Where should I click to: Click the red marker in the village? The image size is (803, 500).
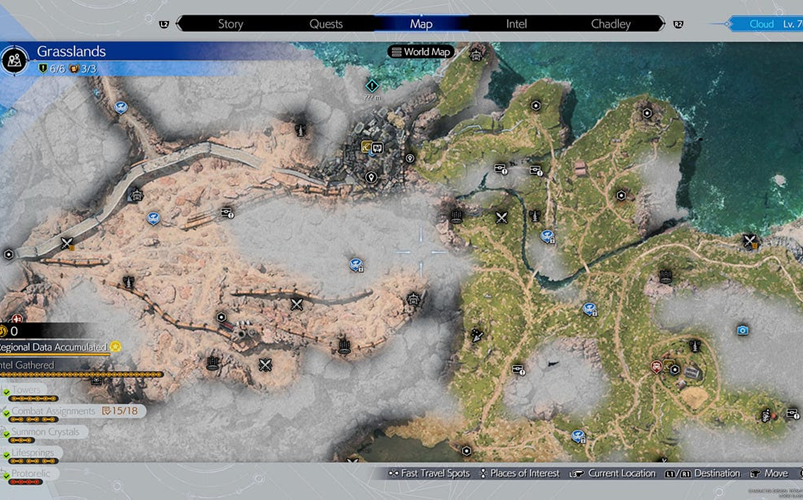click(x=657, y=367)
